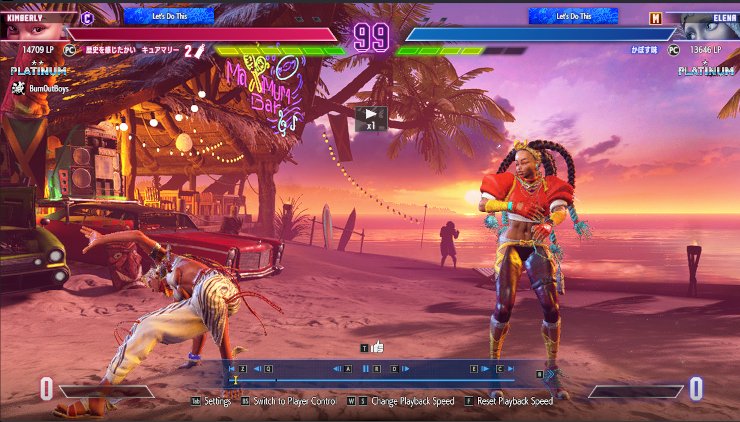Viewport: 740px width, 422px height.
Task: Give the replay a thumbs-up like
Action: (377, 347)
